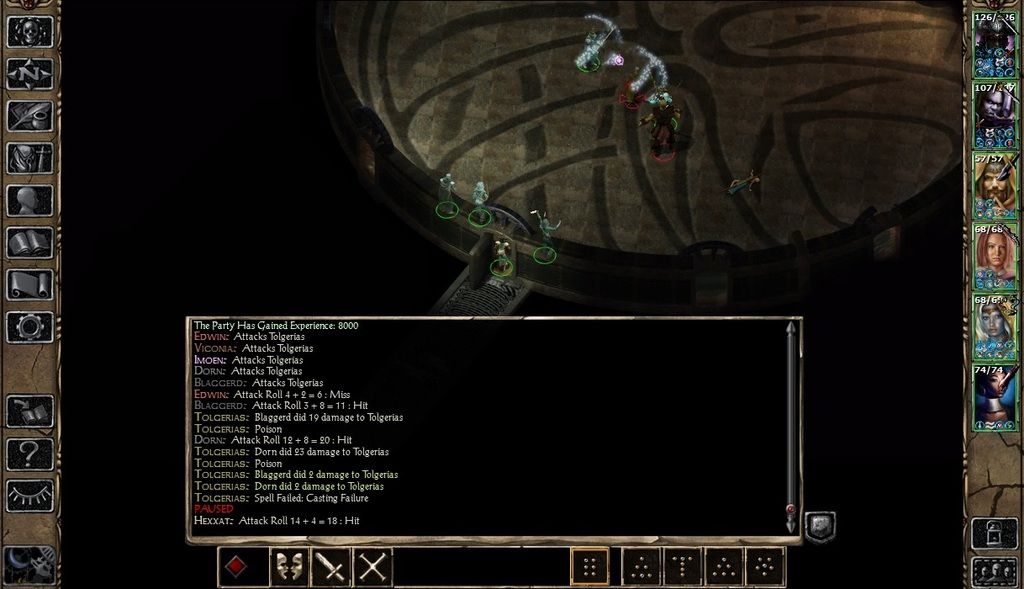Viewport: 1024px width, 589px height.
Task: Open the character record head icon
Action: pyautogui.click(x=29, y=200)
